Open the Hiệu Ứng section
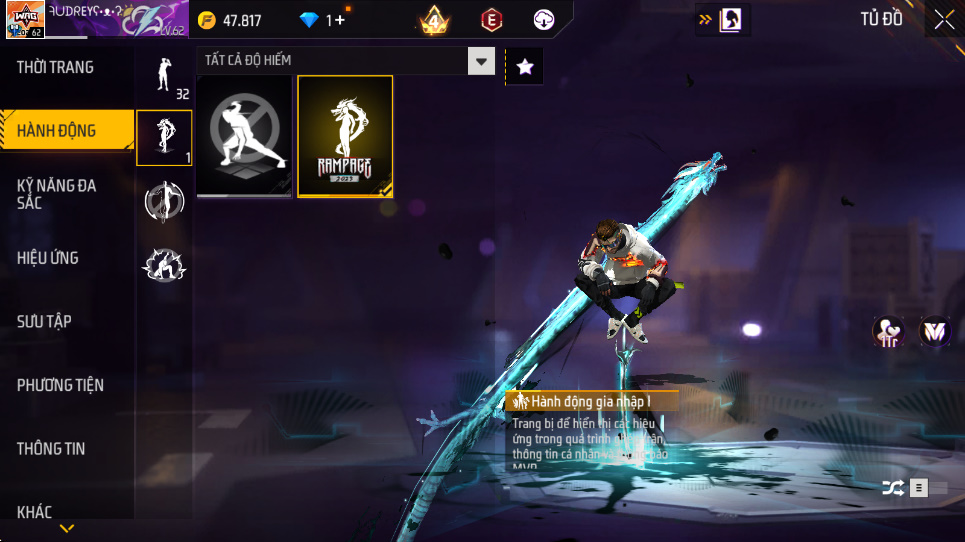Viewport: 965px width, 542px height. pos(48,258)
